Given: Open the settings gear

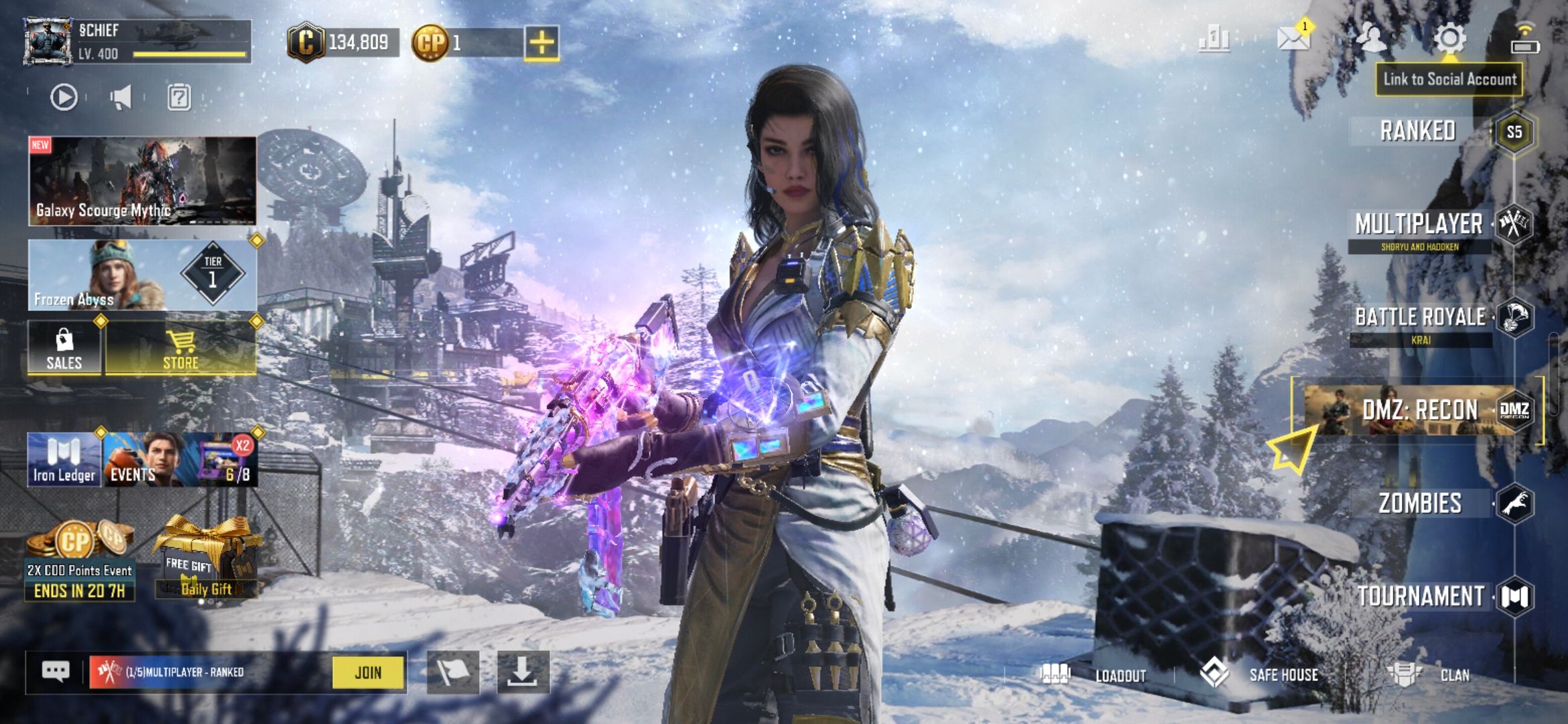Looking at the screenshot, I should (1449, 39).
